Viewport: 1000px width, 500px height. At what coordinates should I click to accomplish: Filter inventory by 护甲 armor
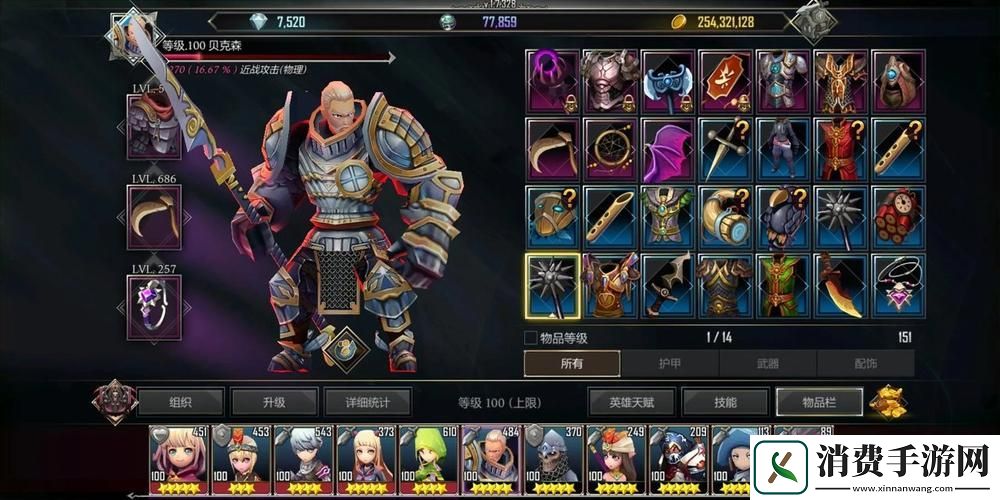669,364
